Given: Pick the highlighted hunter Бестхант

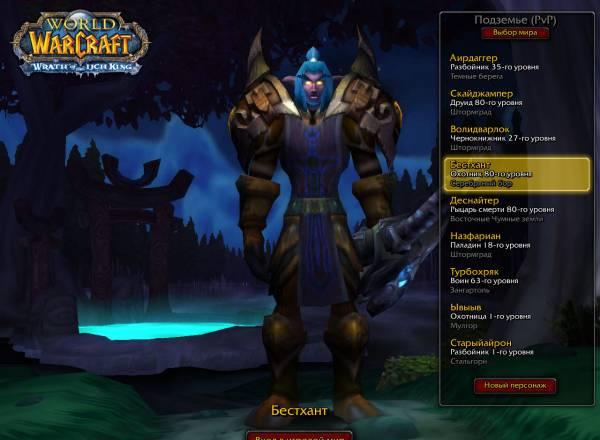Looking at the screenshot, I should [516, 173].
